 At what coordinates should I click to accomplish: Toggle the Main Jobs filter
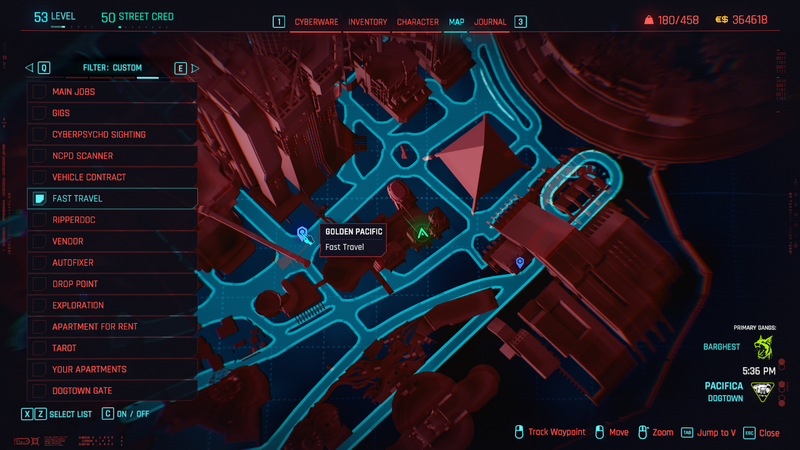point(112,91)
